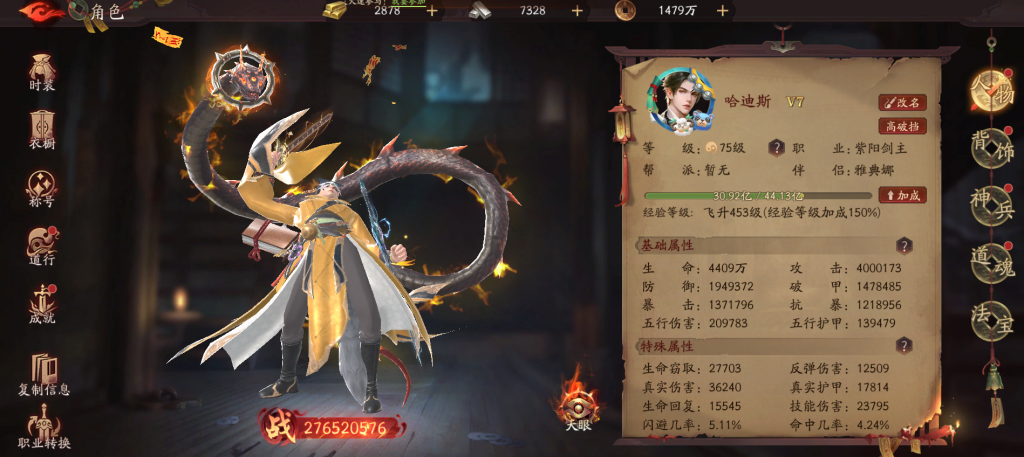Add more copper coins with the plus button
Screen dimensions: 1024x457
(x=722, y=11)
